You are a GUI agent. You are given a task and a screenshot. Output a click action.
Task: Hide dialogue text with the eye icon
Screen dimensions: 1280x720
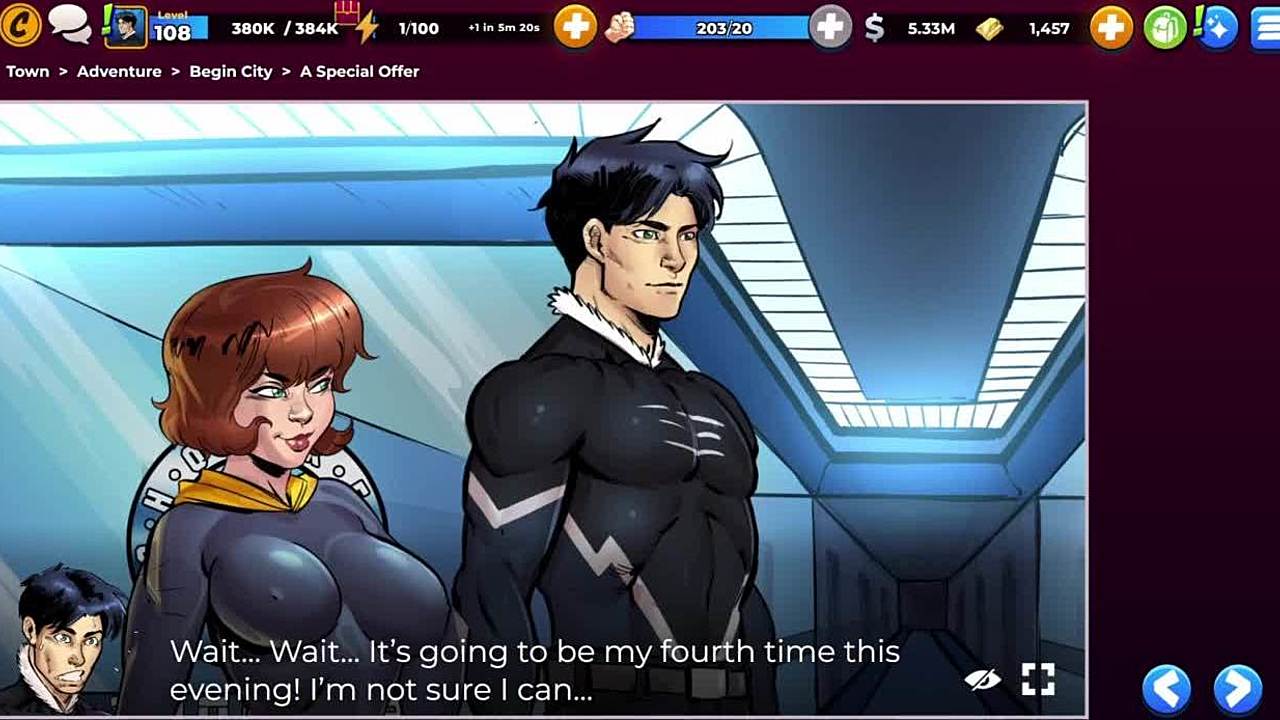(x=982, y=680)
